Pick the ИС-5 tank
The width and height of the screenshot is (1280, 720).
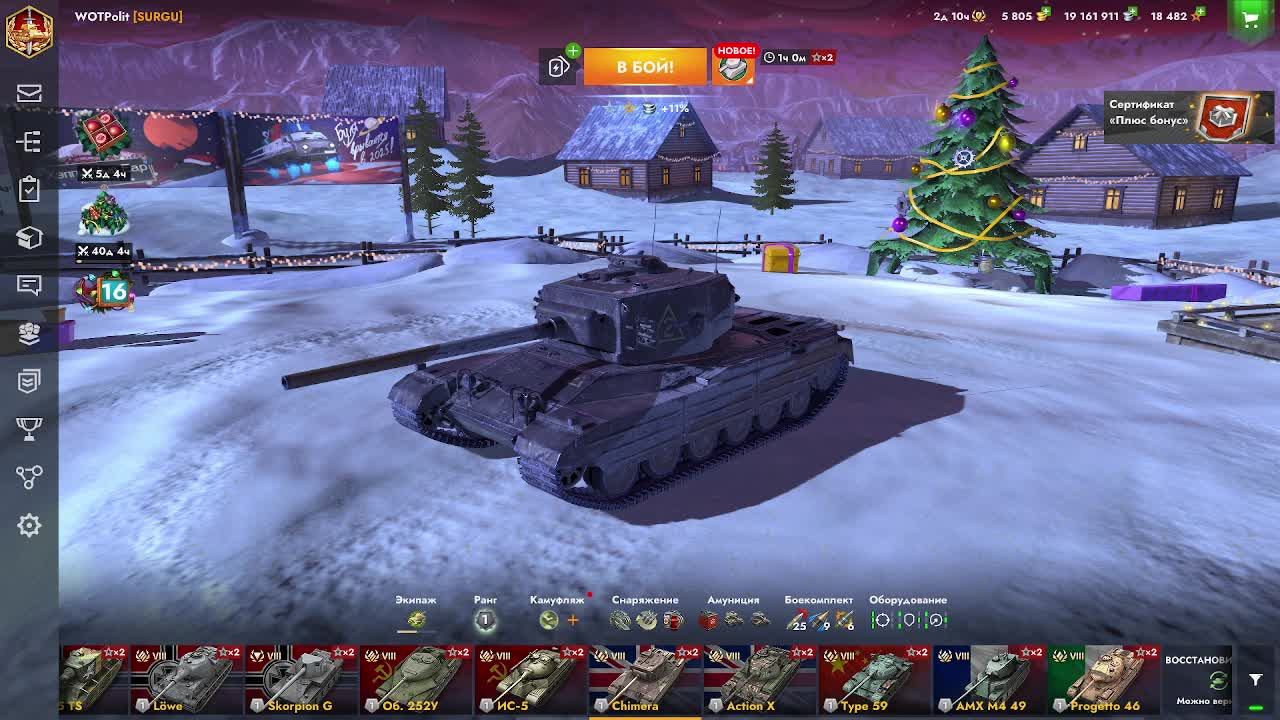530,679
